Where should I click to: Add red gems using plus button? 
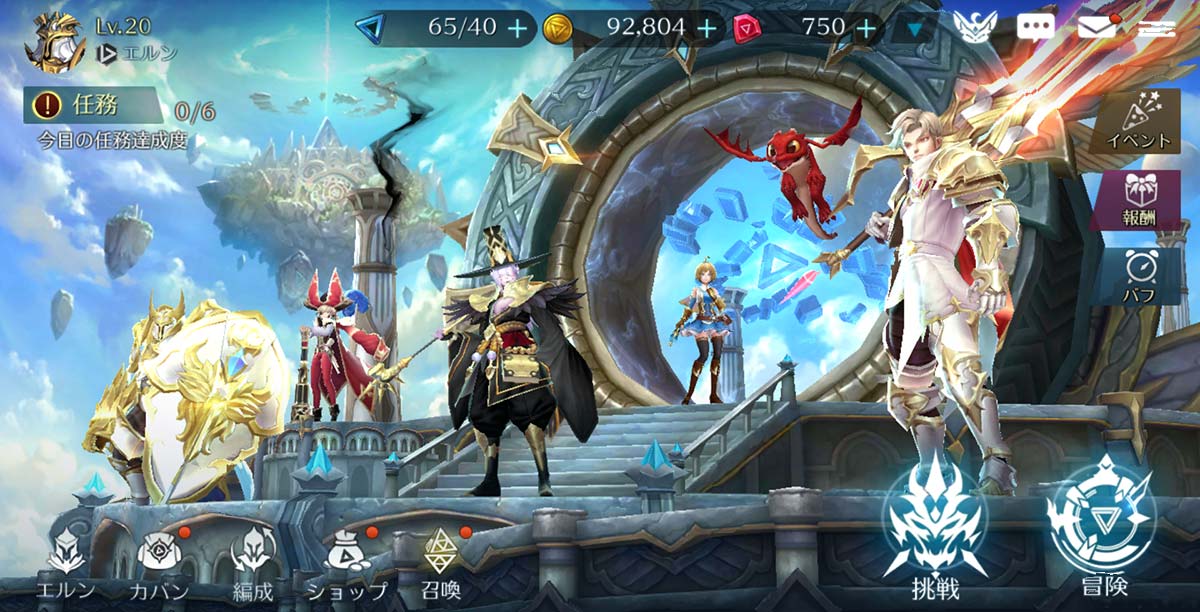click(867, 28)
